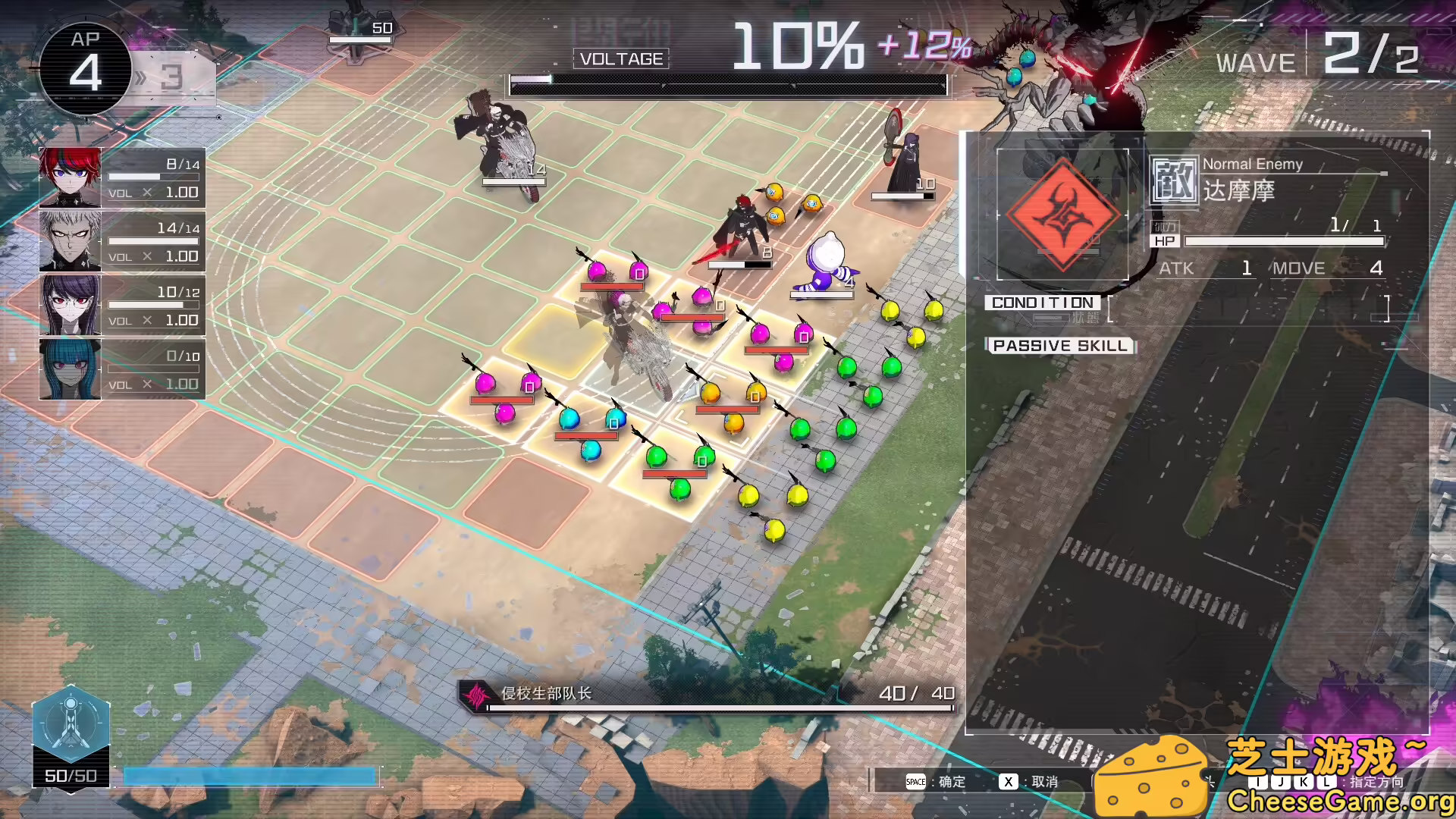Click the L direction key icon
The image size is (1456, 819).
[x=1325, y=782]
